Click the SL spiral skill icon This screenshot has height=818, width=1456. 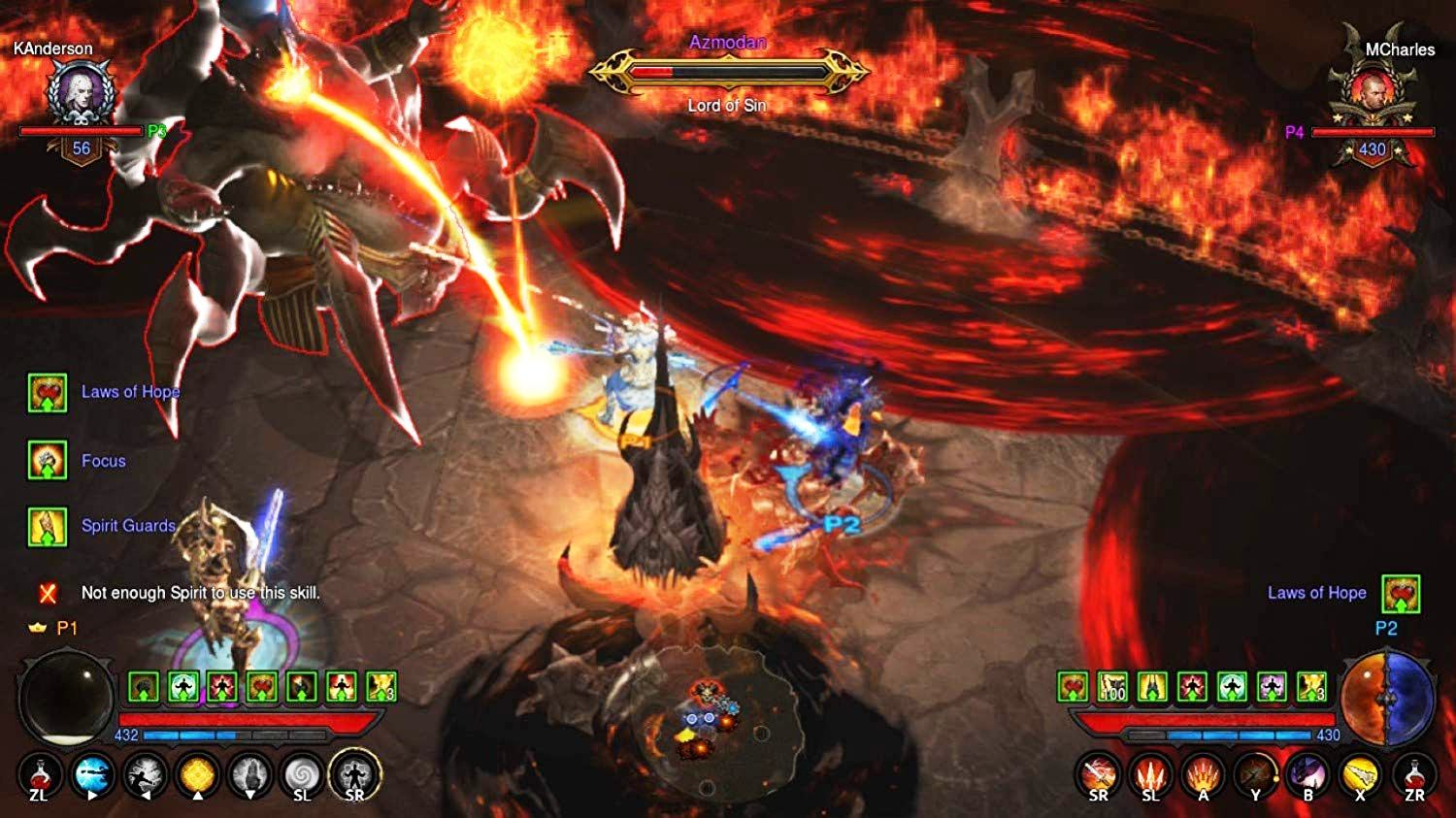(x=303, y=776)
